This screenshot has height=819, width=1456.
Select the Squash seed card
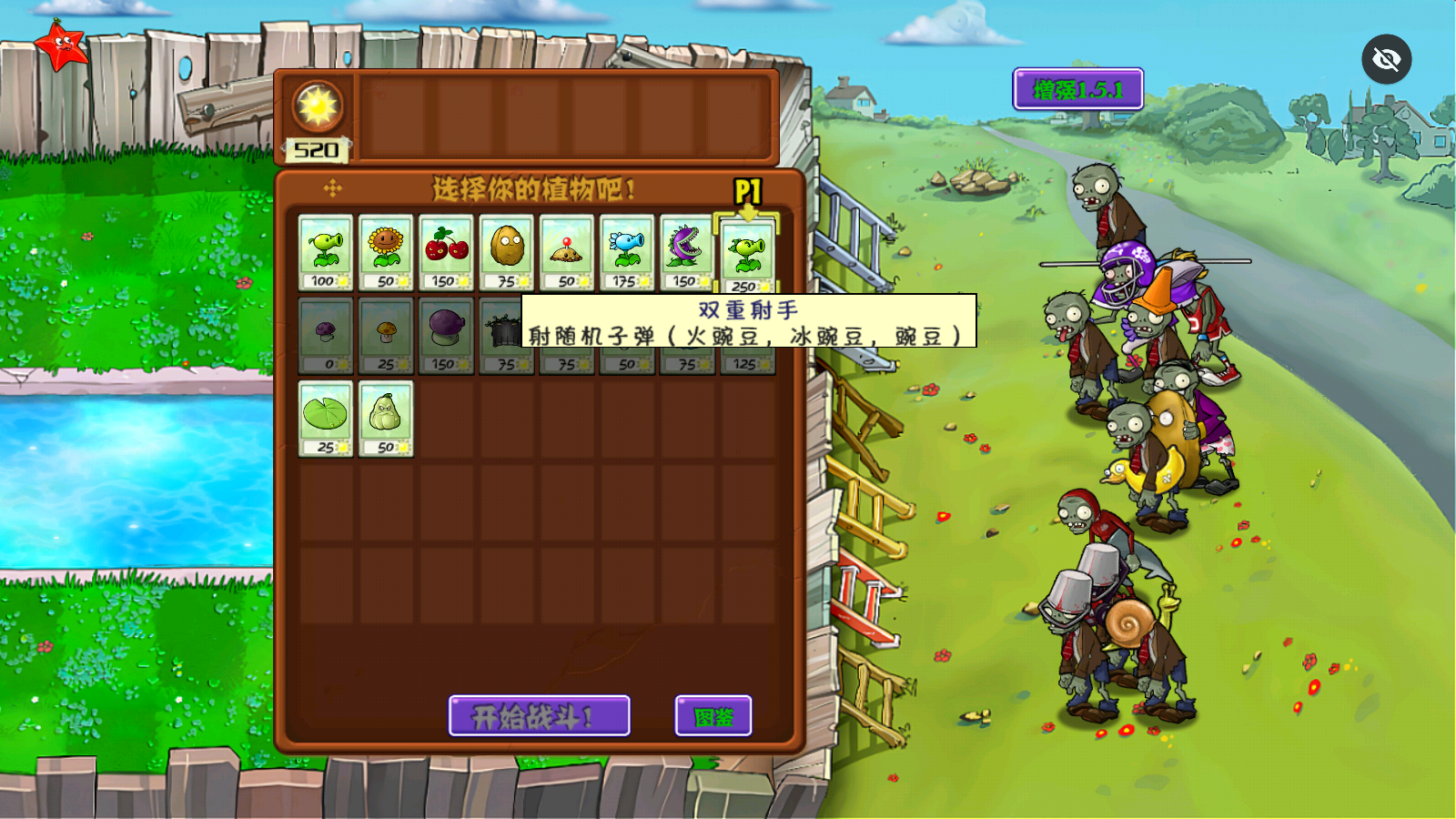tap(386, 419)
